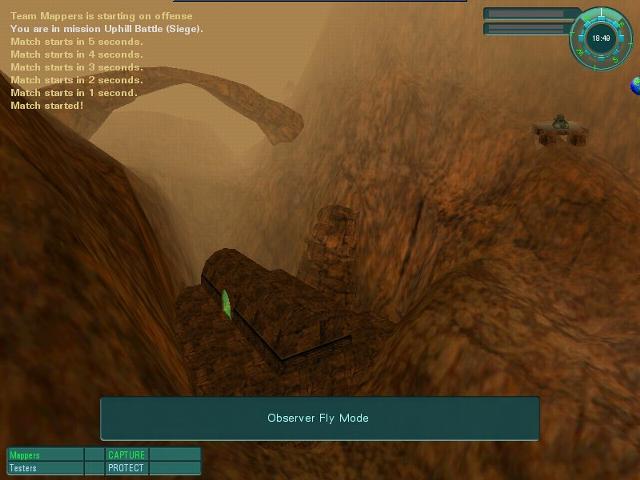Viewport: 640px width, 480px height.
Task: Select the Mappers team row
Action: pyautogui.click(x=44, y=455)
